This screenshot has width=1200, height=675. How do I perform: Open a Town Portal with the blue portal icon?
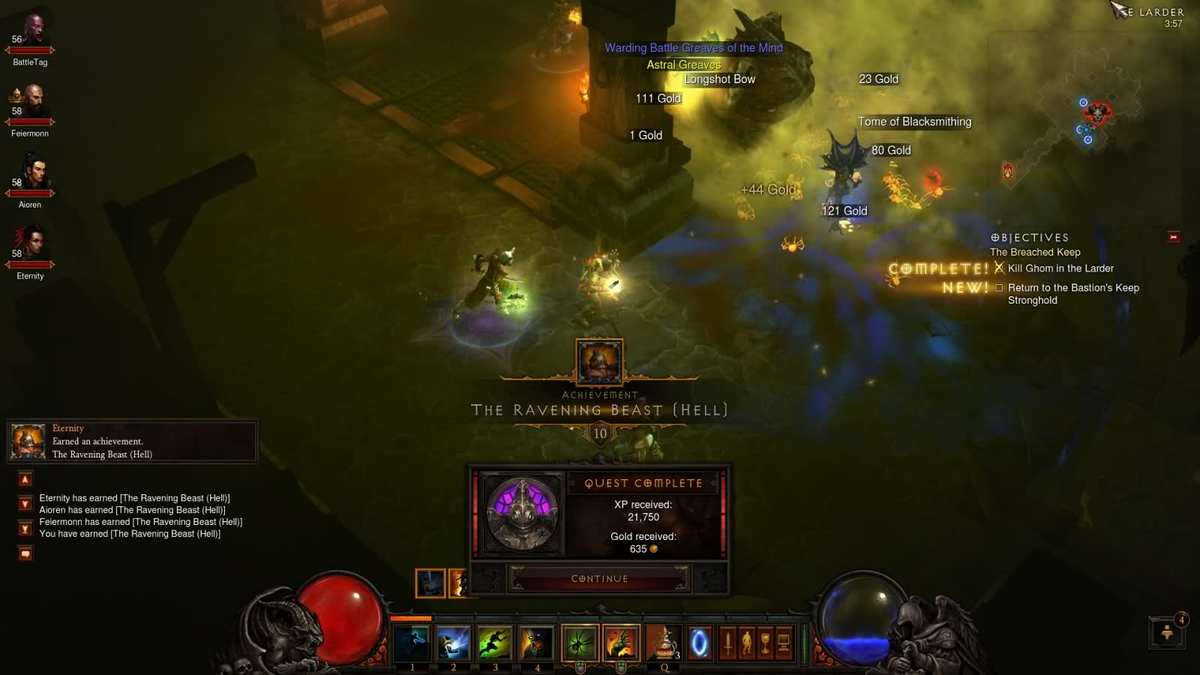coord(700,643)
